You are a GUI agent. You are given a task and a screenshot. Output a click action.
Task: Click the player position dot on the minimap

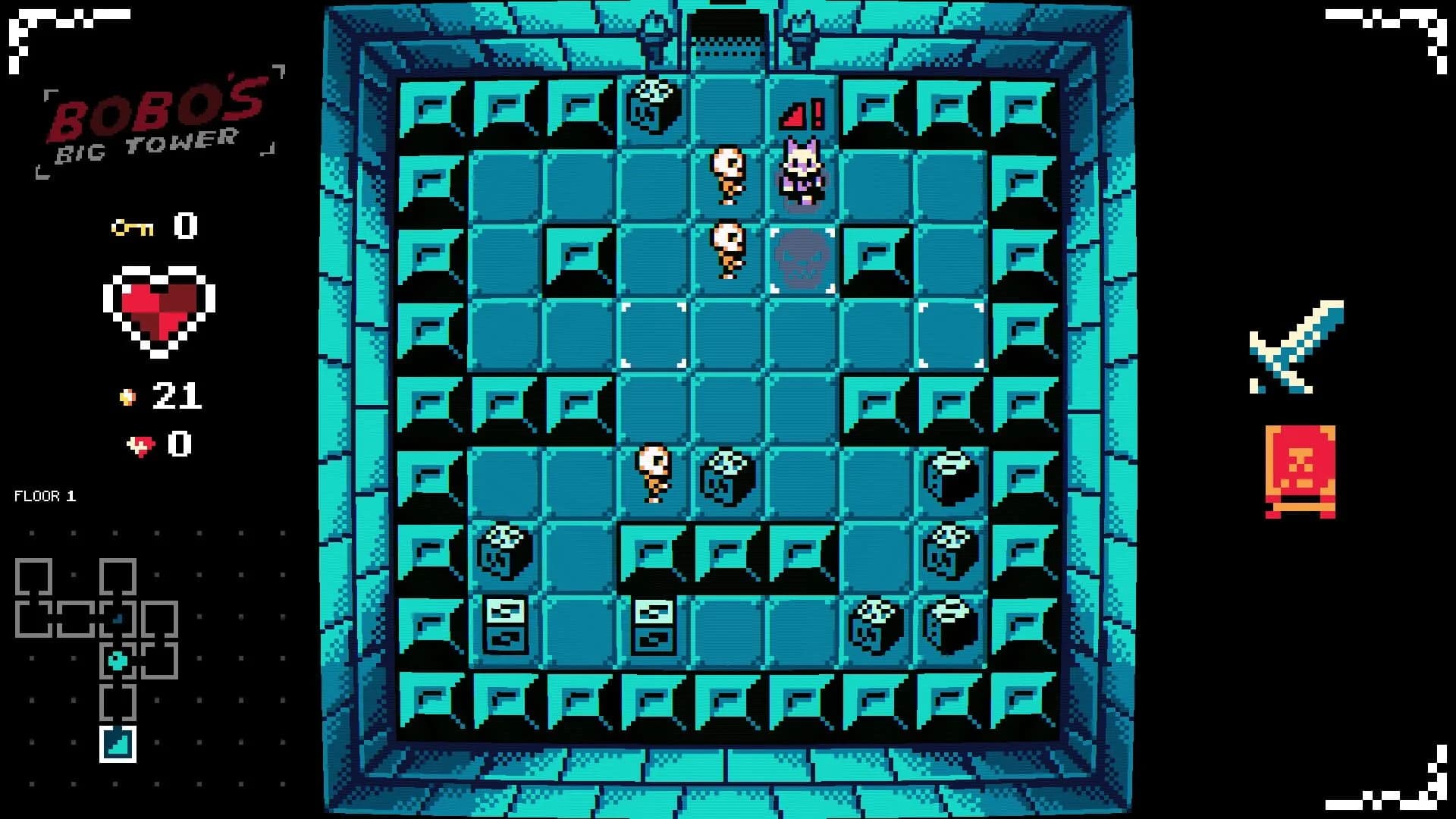coord(118,660)
